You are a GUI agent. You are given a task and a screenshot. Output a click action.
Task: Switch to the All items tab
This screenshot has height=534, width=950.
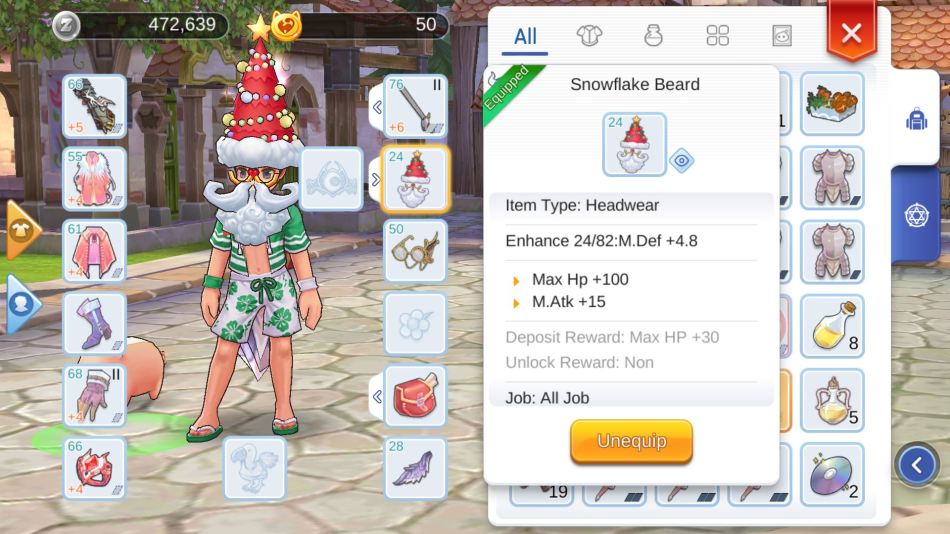[525, 37]
